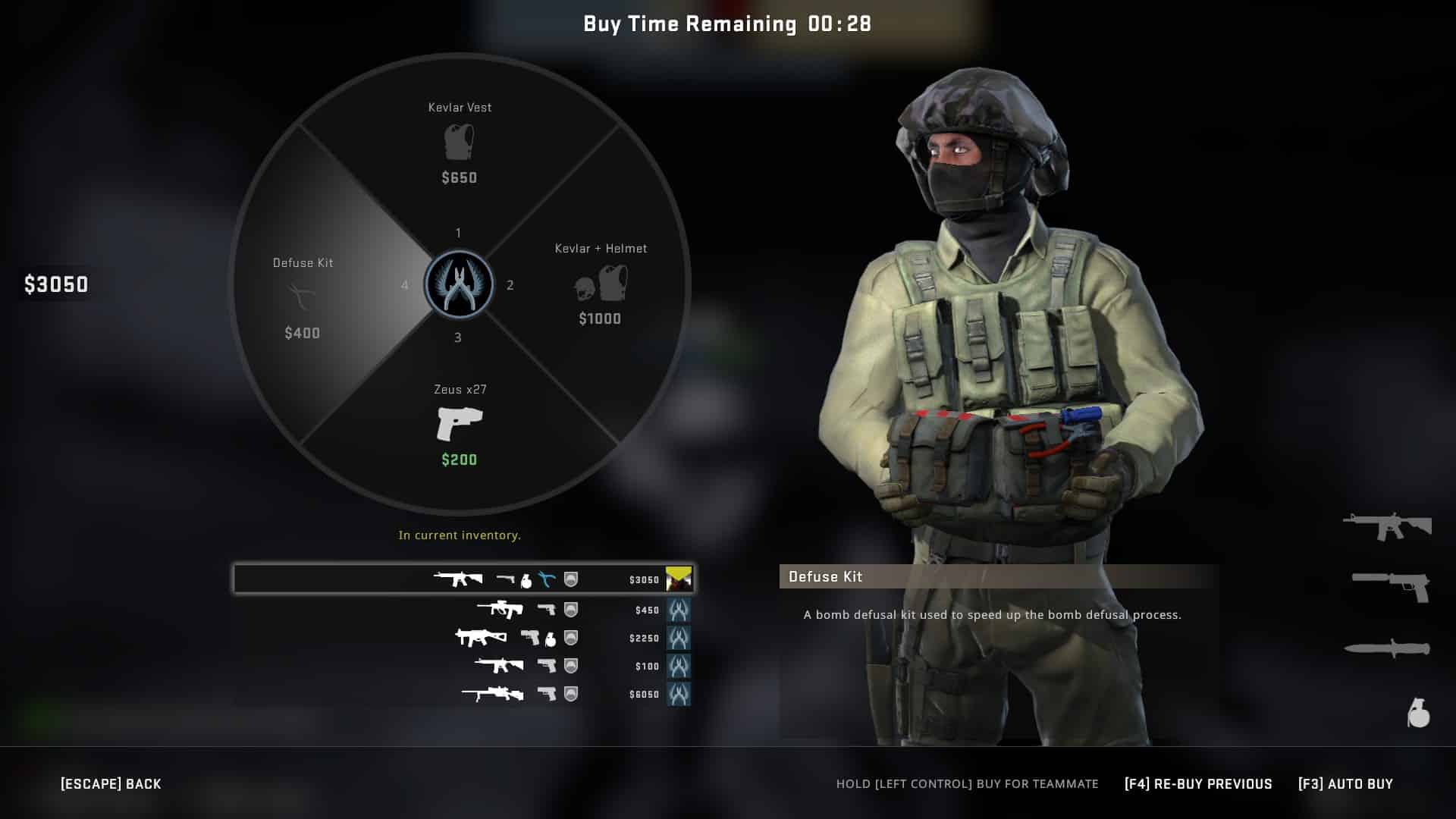Click the CT badge beside the $2250 loadout
This screenshot has width=1456, height=819.
(679, 638)
